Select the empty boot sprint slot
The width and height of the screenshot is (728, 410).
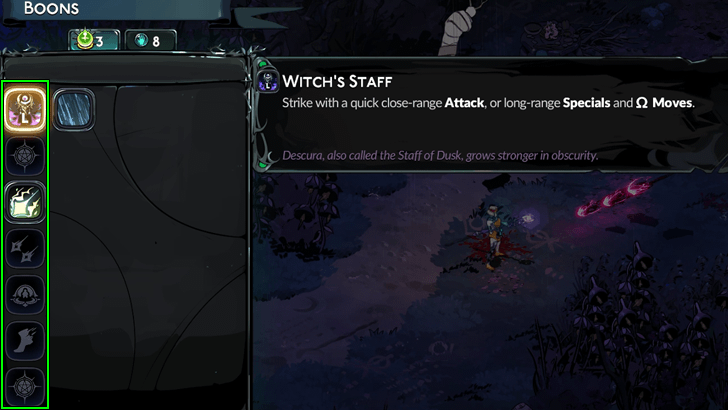coord(25,340)
